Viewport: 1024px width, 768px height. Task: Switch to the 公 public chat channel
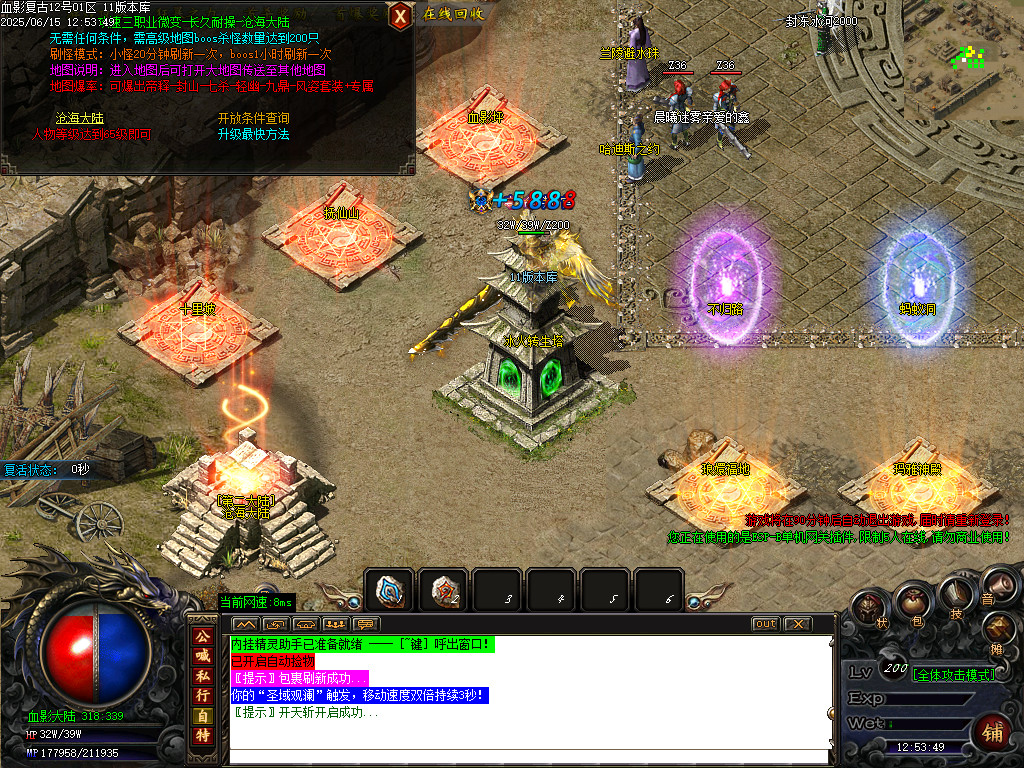203,637
